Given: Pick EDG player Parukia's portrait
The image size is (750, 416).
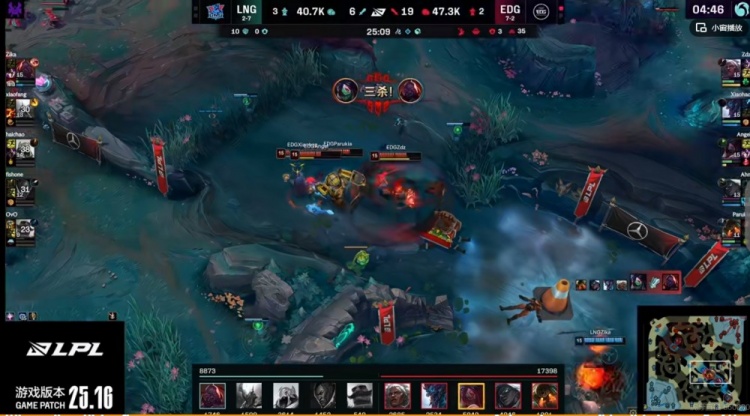Looking at the screenshot, I should [x=733, y=227].
